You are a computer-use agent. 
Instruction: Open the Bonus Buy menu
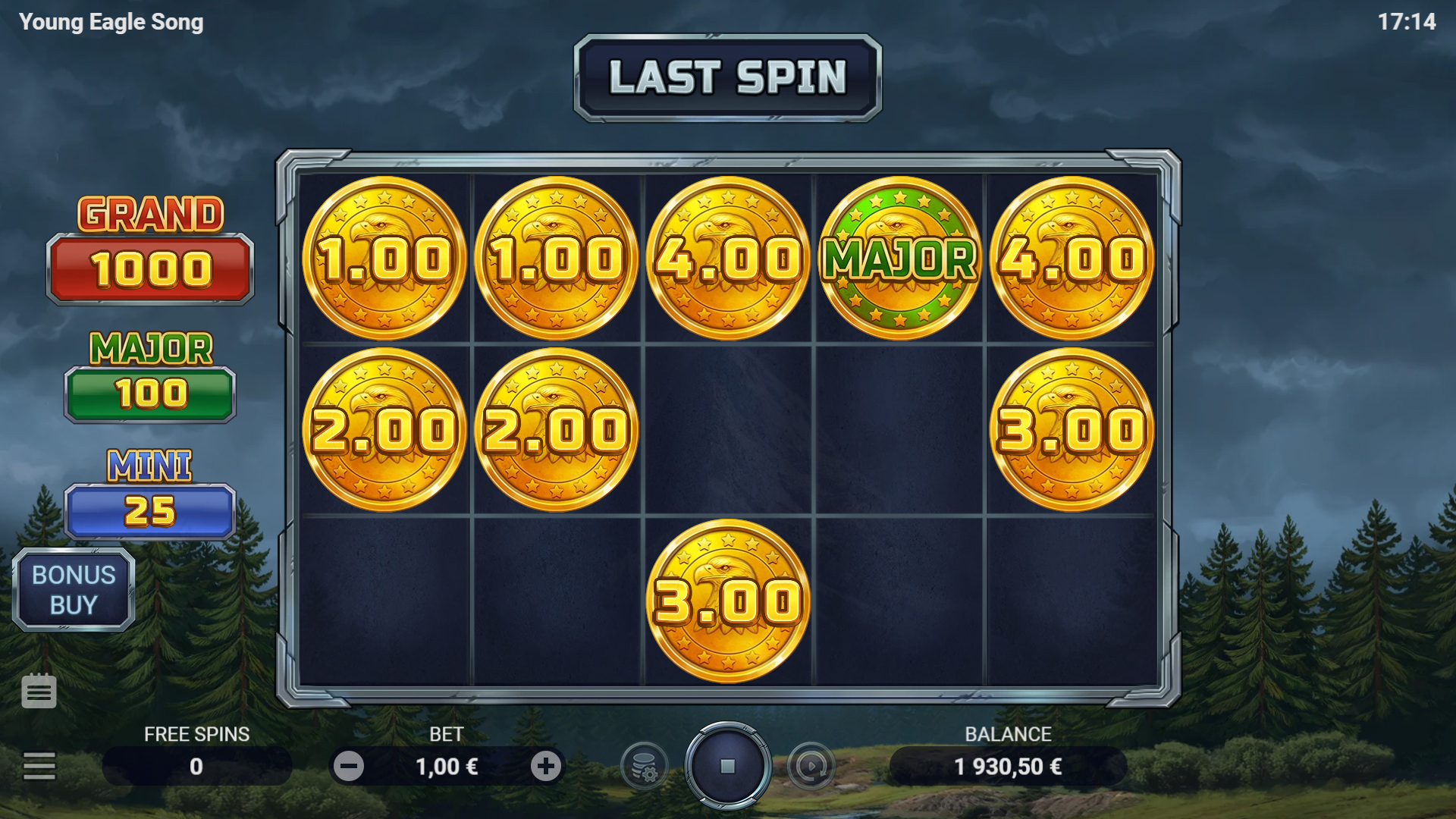(74, 590)
